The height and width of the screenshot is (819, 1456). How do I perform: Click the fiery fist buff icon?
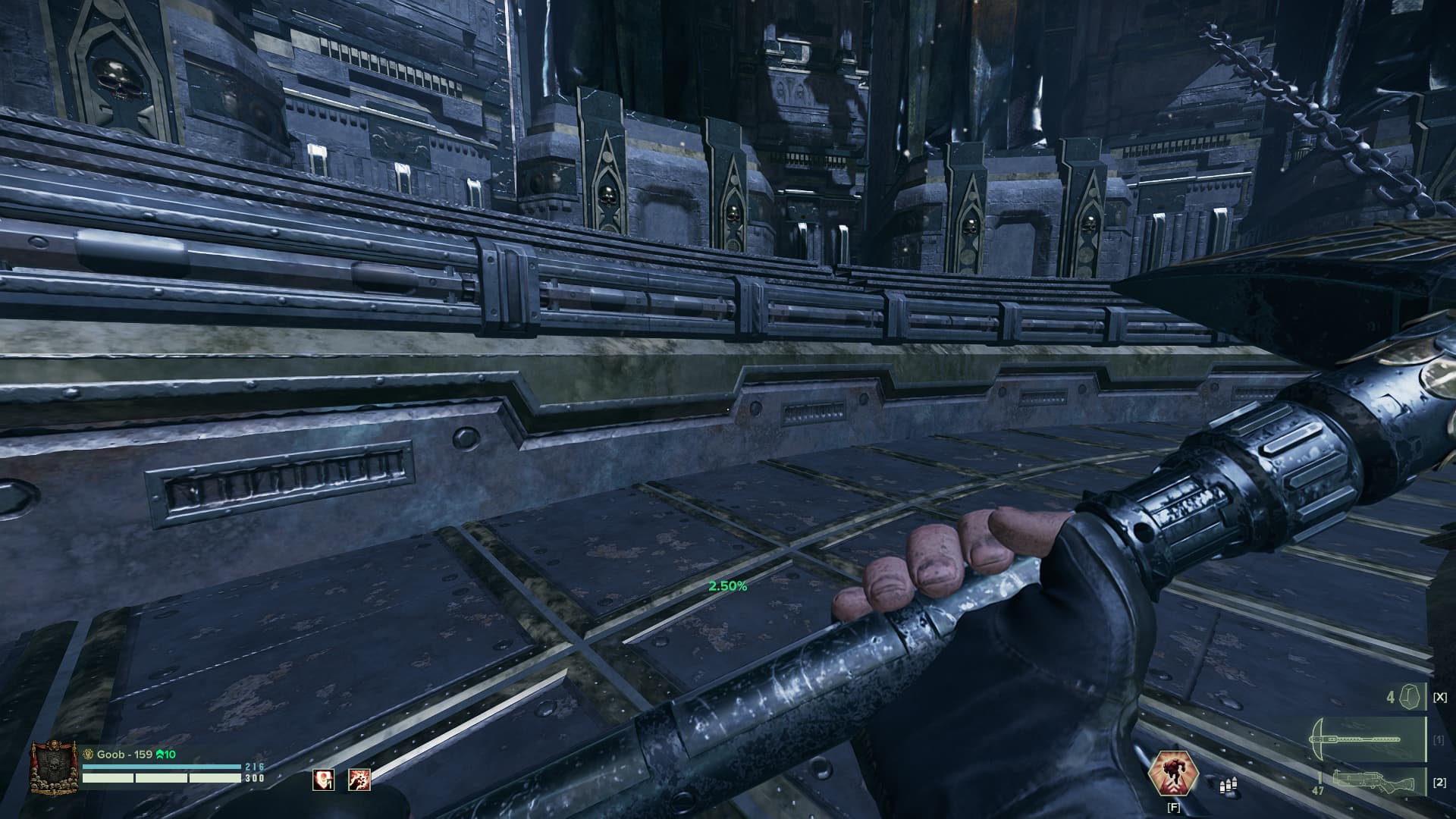pos(359,780)
